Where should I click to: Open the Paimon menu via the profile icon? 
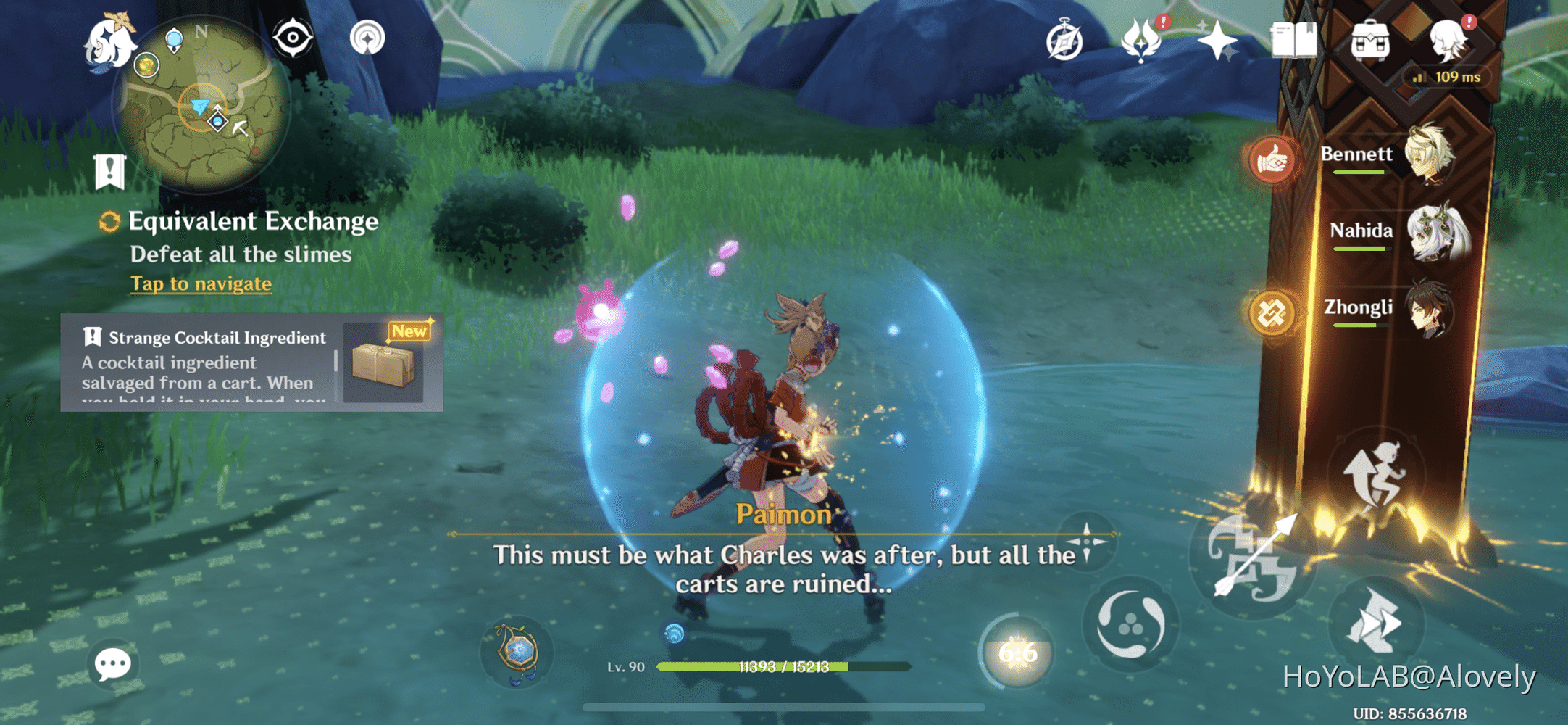tap(1453, 40)
